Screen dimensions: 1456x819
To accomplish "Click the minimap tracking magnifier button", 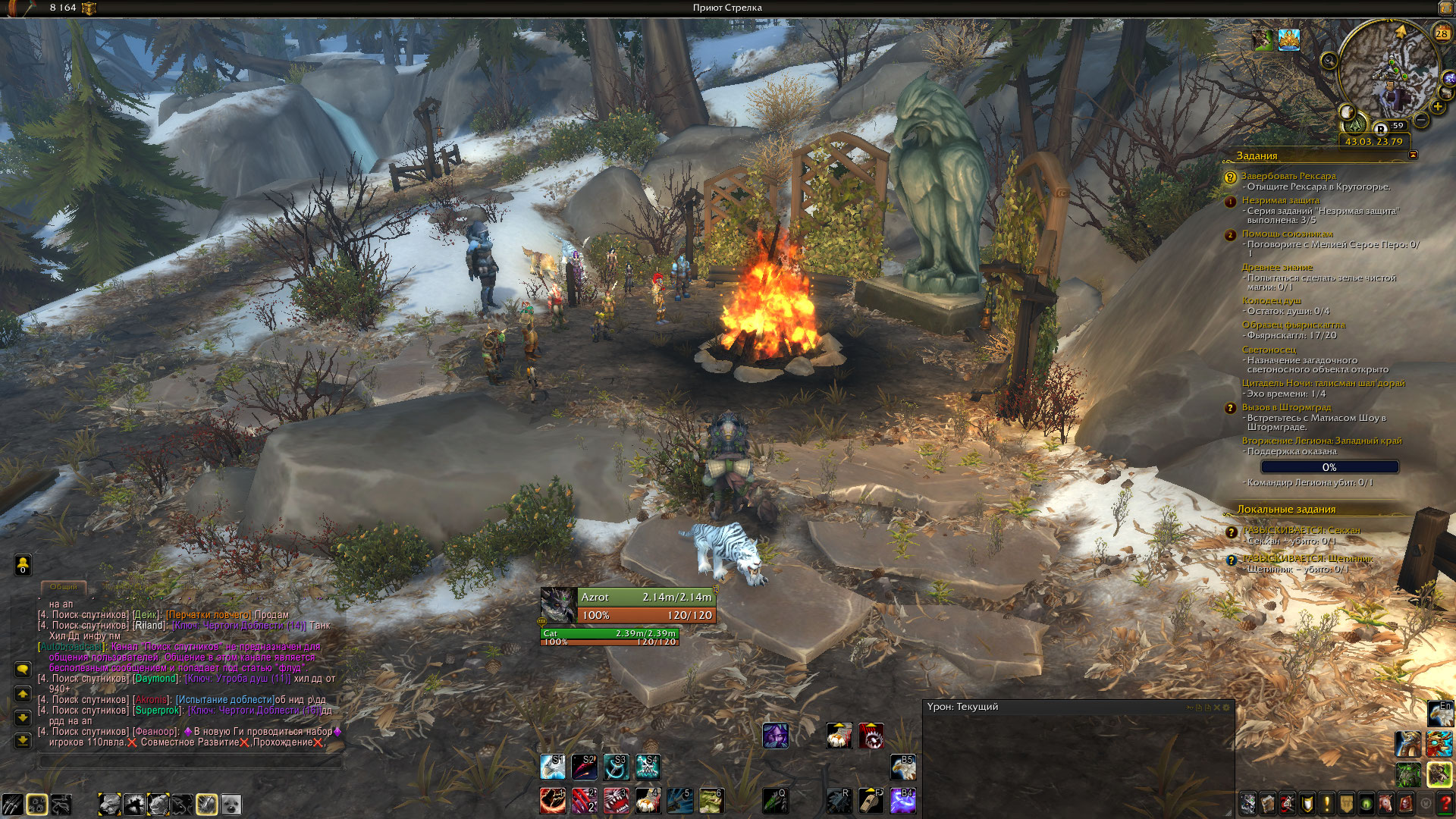I will tap(1329, 60).
